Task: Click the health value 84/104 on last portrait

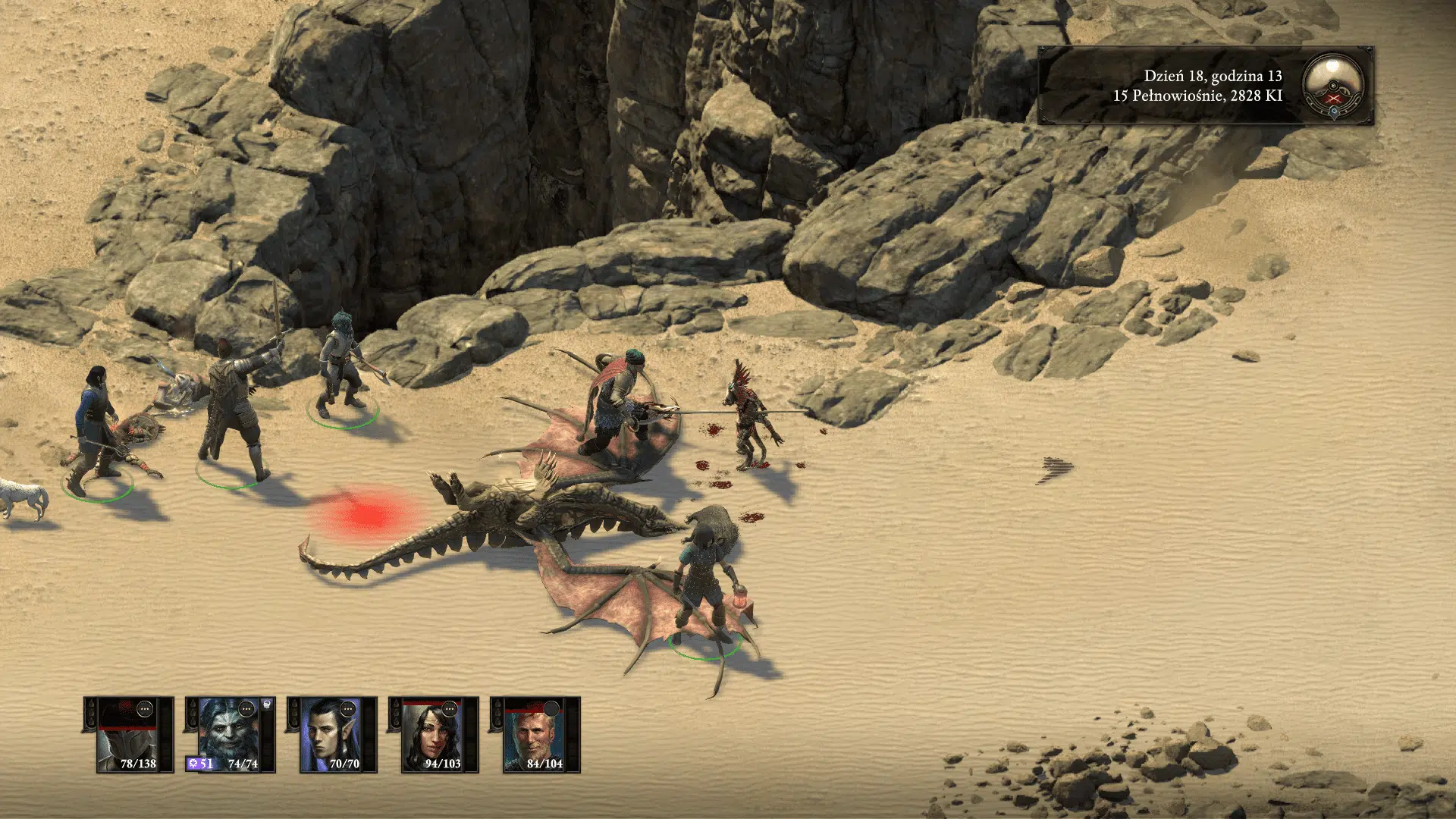Action: tap(545, 764)
